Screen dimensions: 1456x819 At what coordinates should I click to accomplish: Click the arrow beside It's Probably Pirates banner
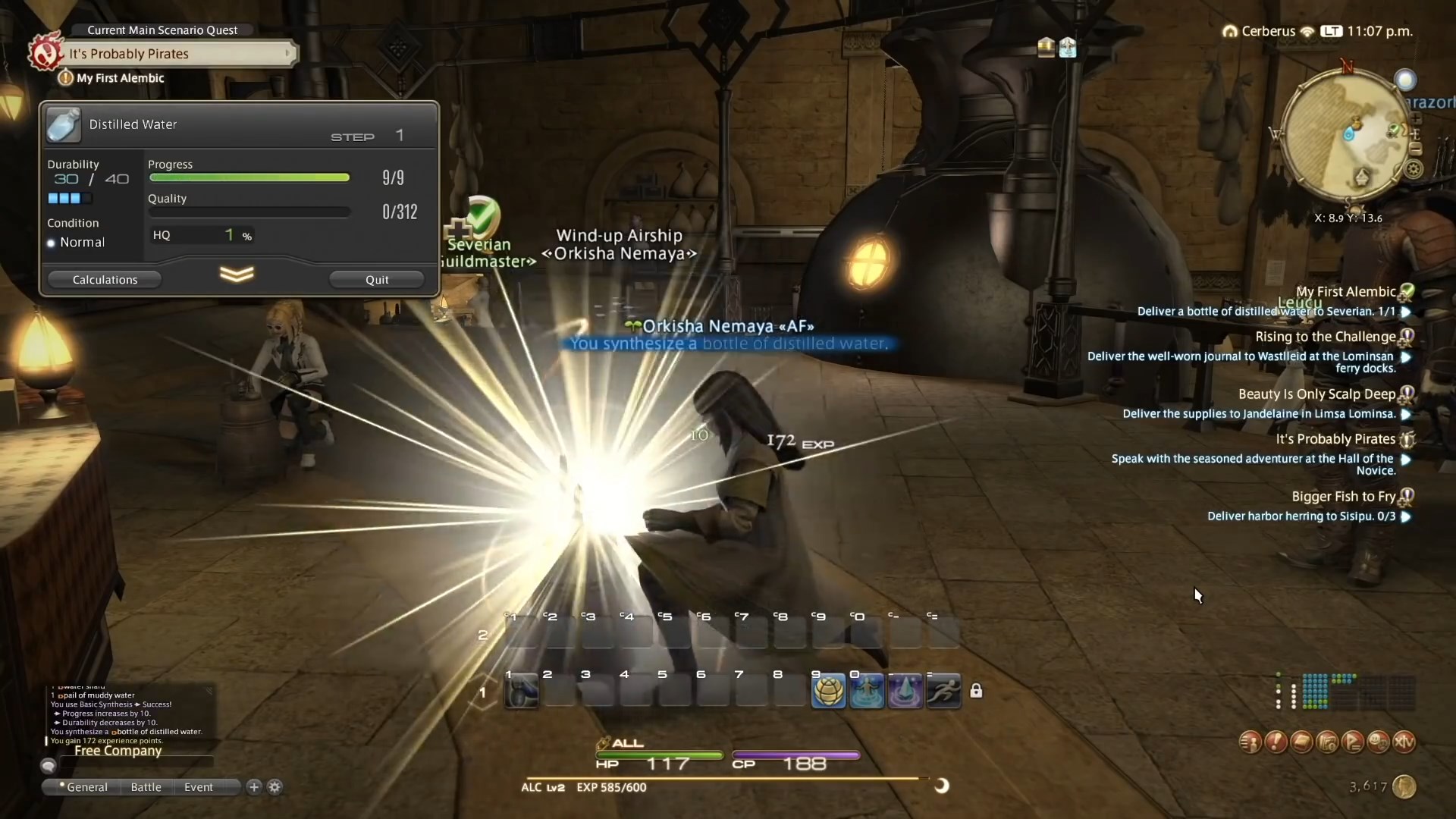tap(287, 53)
